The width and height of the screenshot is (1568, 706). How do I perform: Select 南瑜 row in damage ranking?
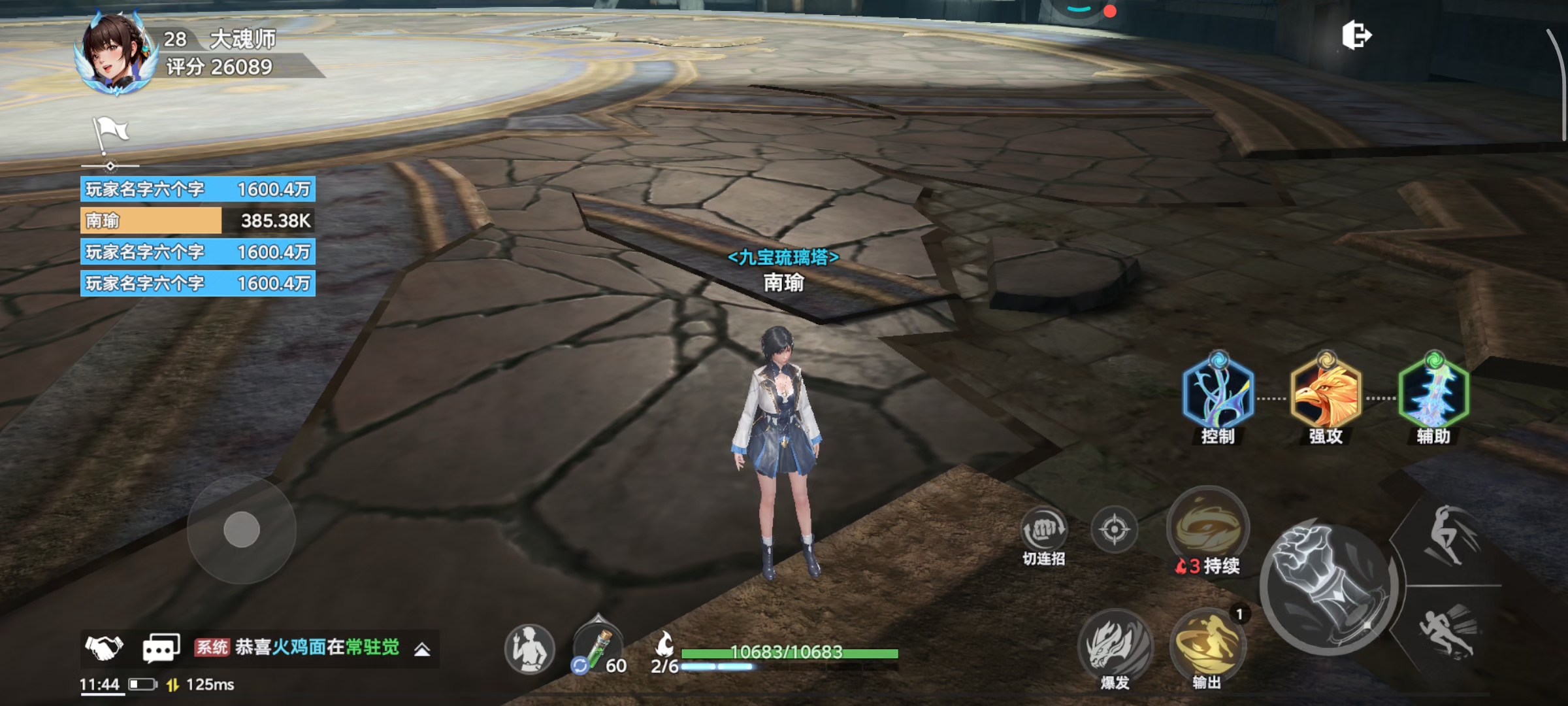(x=197, y=221)
